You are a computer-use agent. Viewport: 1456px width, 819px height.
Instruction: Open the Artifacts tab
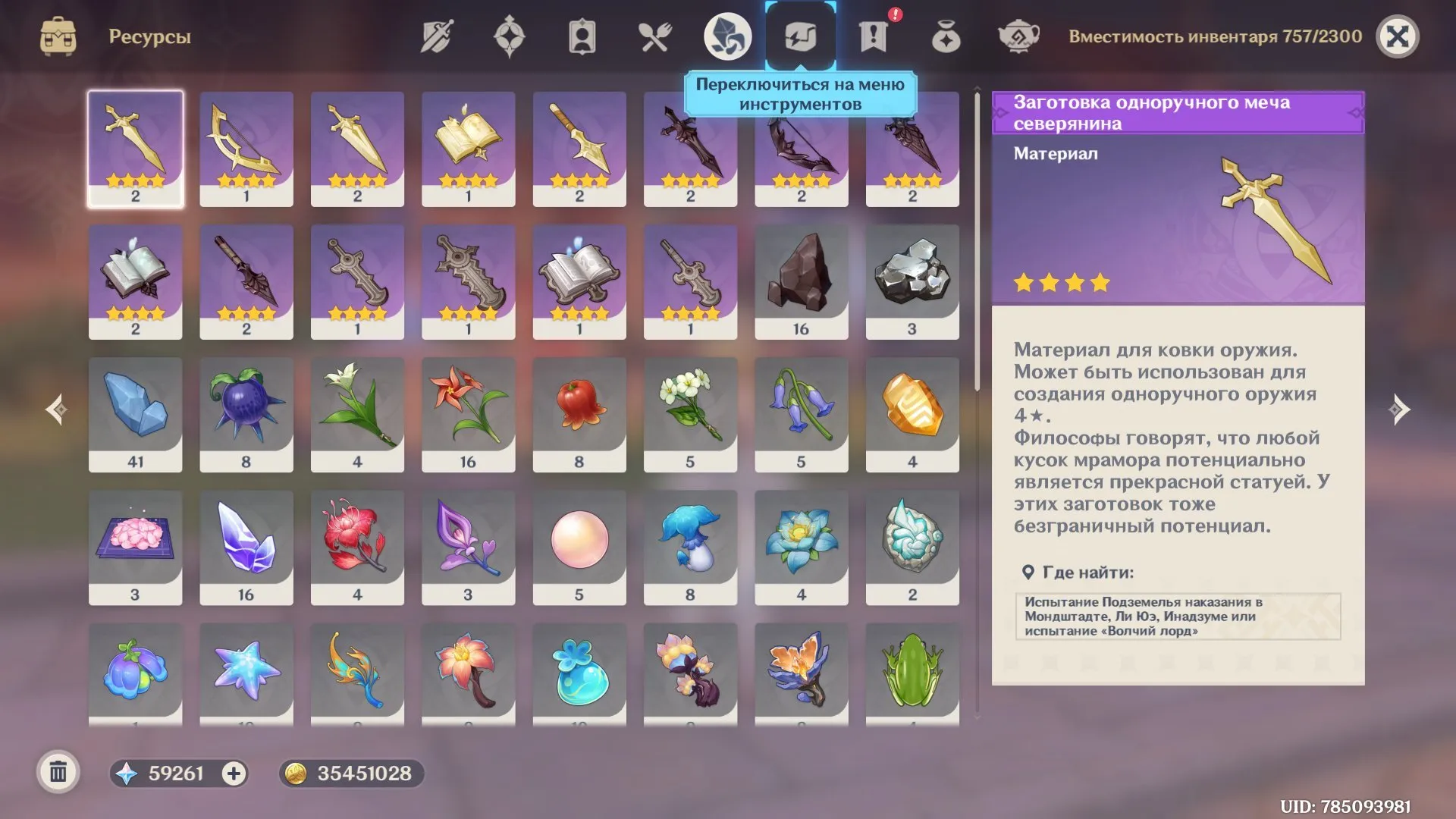click(x=509, y=34)
